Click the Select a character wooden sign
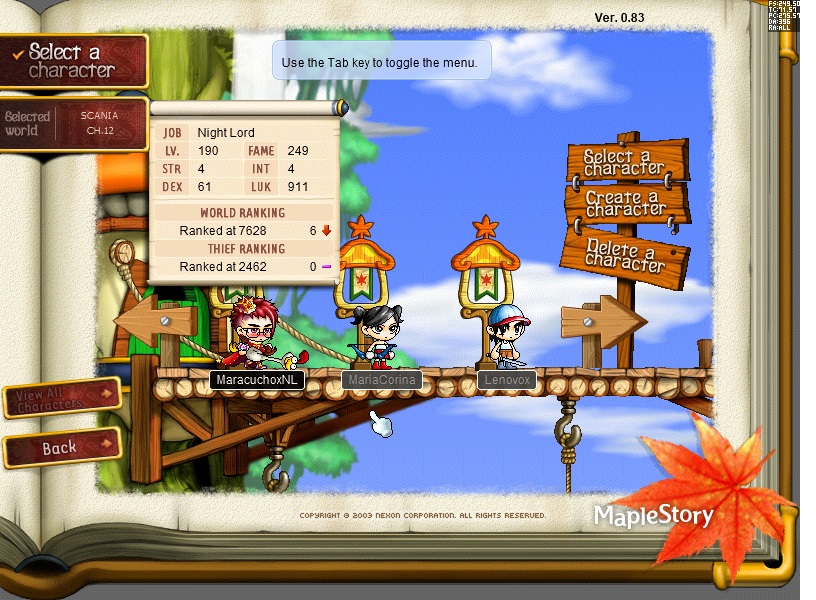Viewport: 816px width, 600px height. tap(626, 162)
